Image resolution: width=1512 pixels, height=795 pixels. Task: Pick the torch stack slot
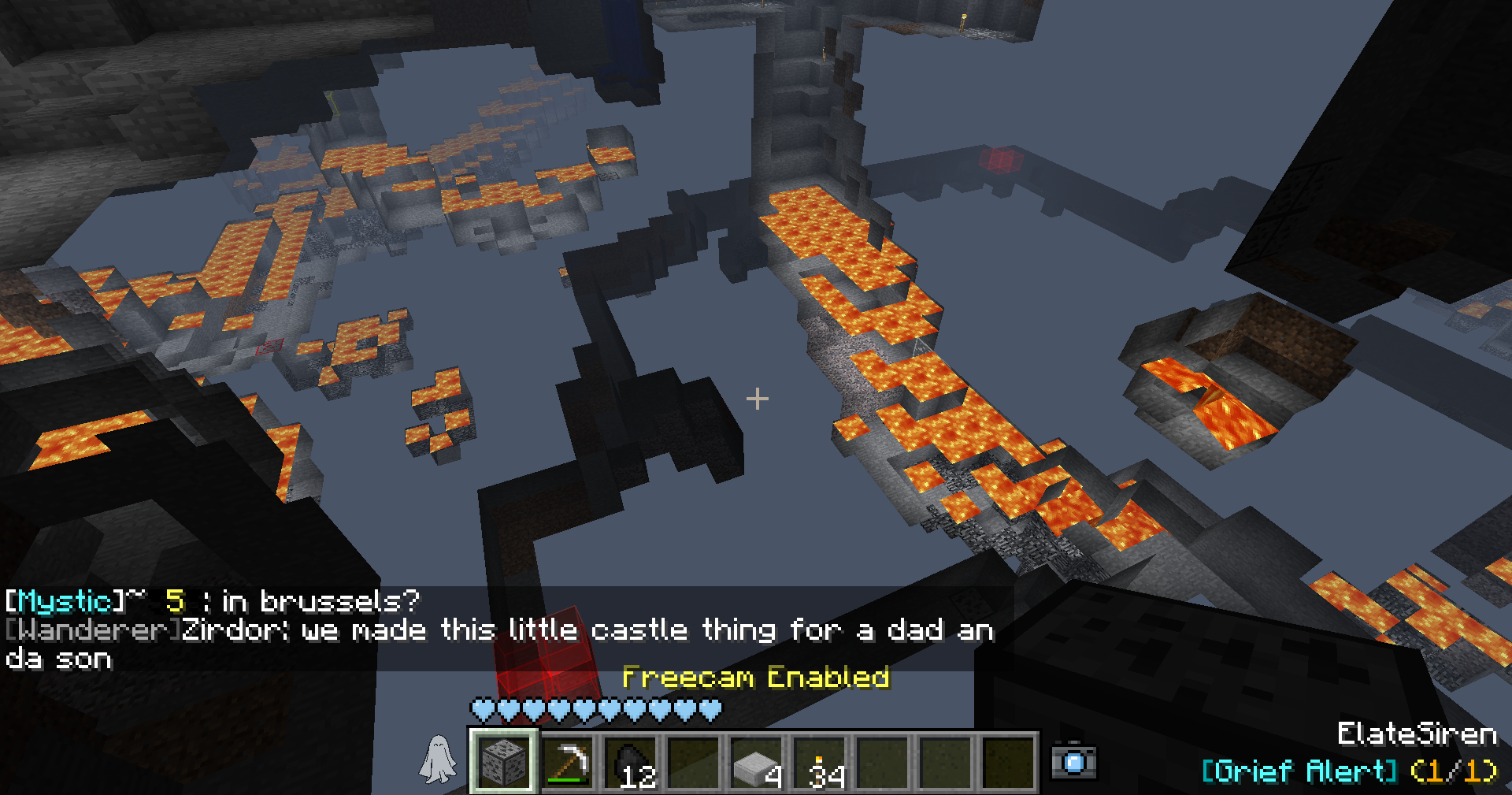[819, 761]
